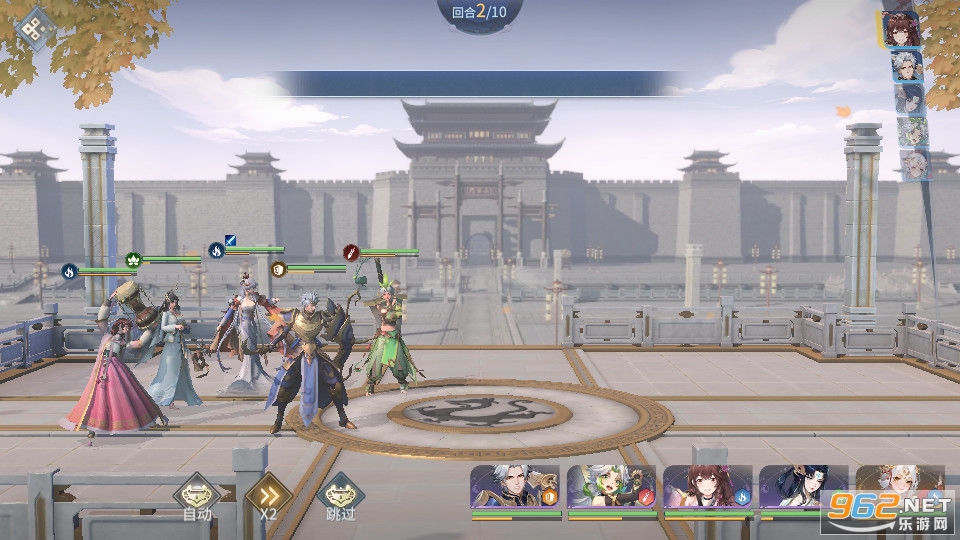
Task: Open the diamond menu icon in the corner
Action: point(37,28)
